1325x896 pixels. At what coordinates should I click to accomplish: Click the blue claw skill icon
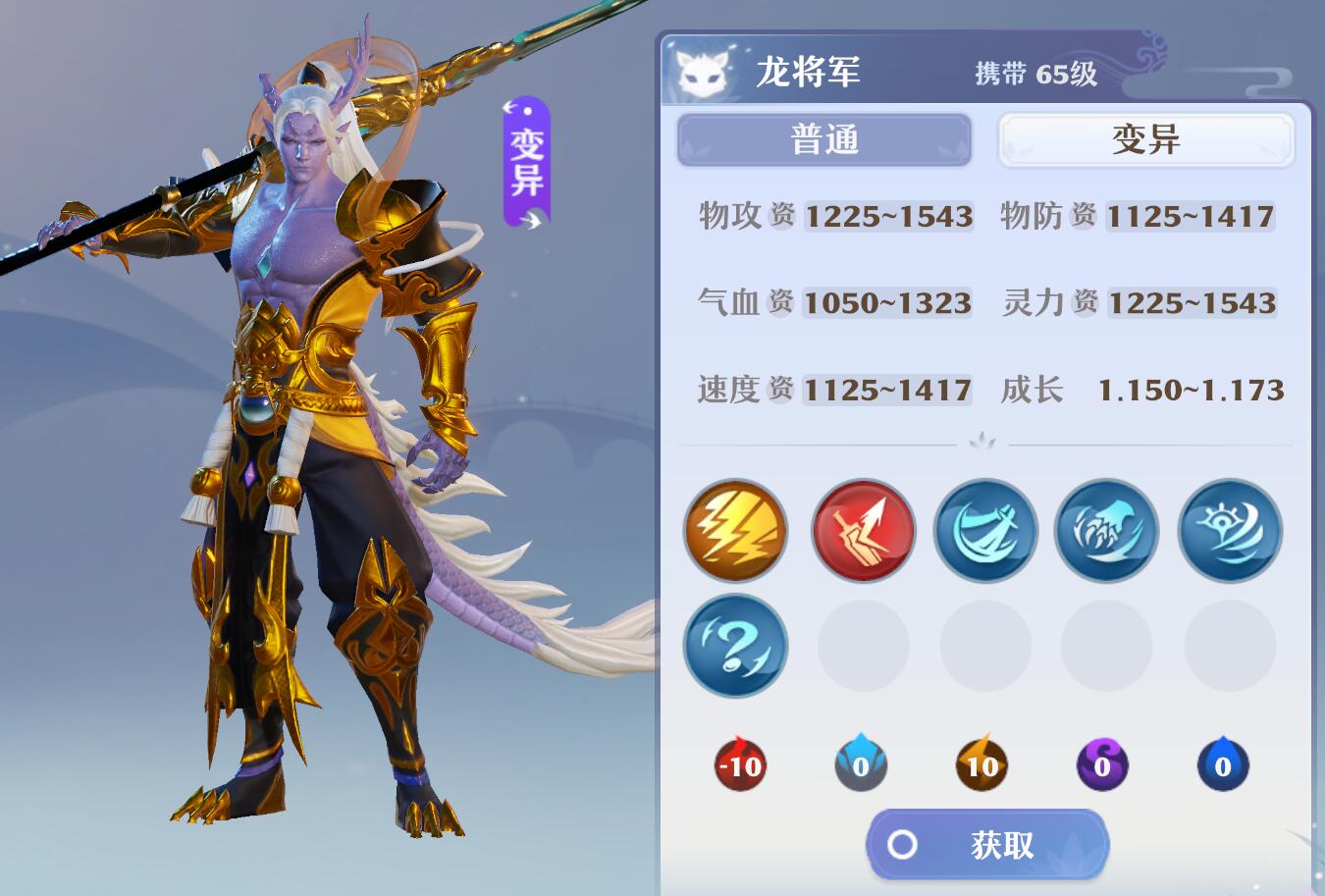1106,531
